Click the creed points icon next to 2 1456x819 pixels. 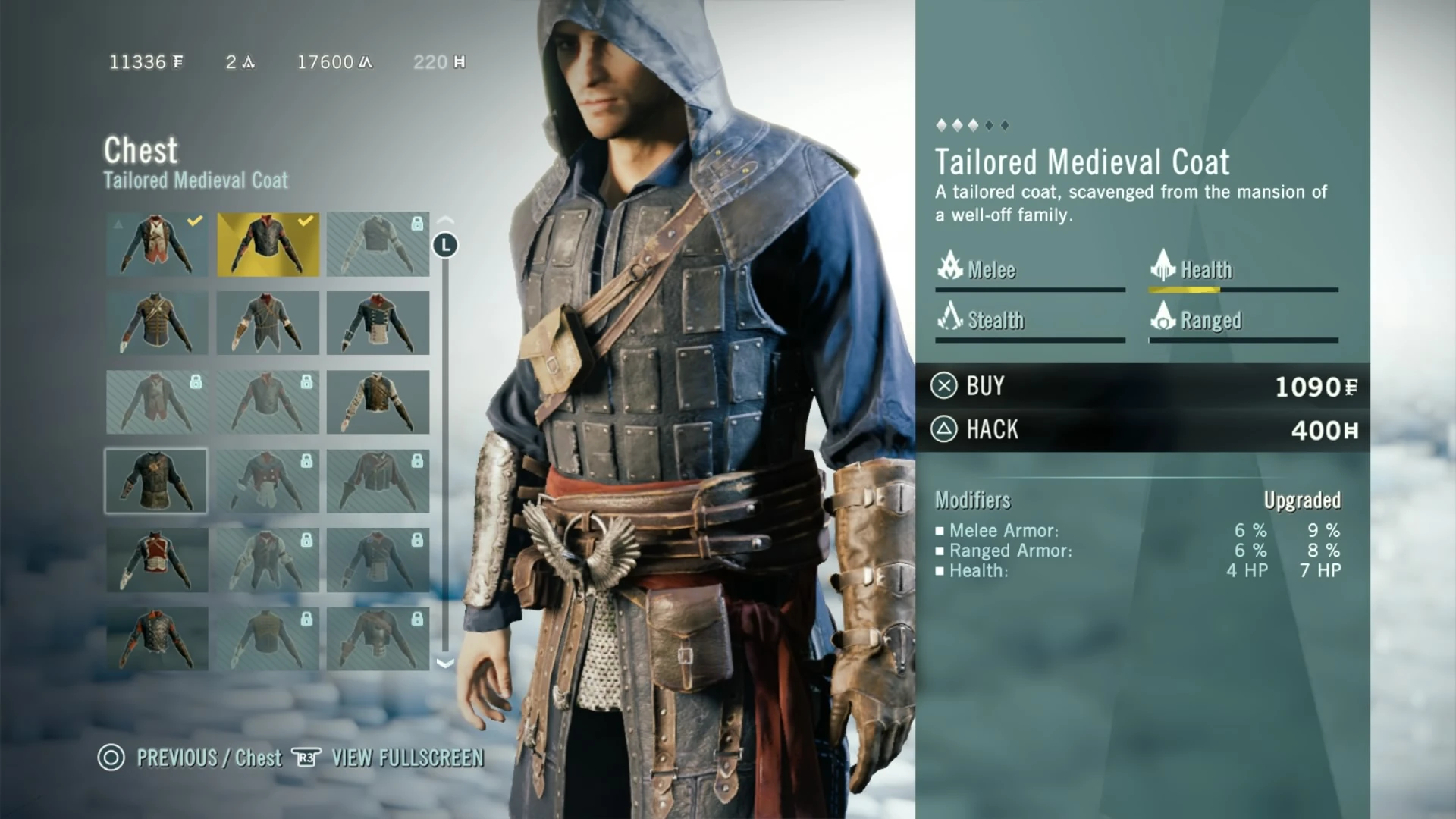point(248,63)
